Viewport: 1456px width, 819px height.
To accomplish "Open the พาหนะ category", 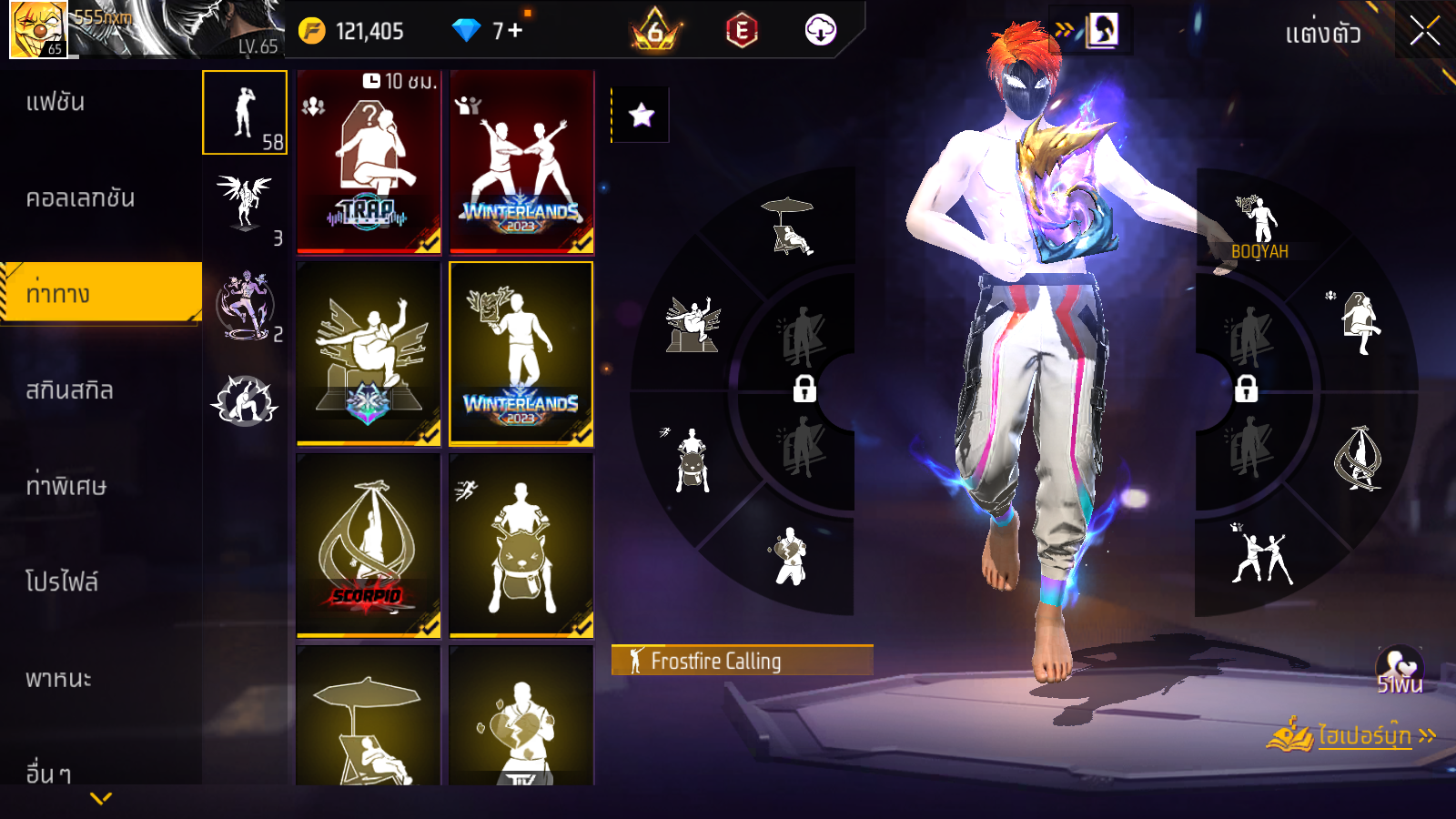I will coord(58,679).
